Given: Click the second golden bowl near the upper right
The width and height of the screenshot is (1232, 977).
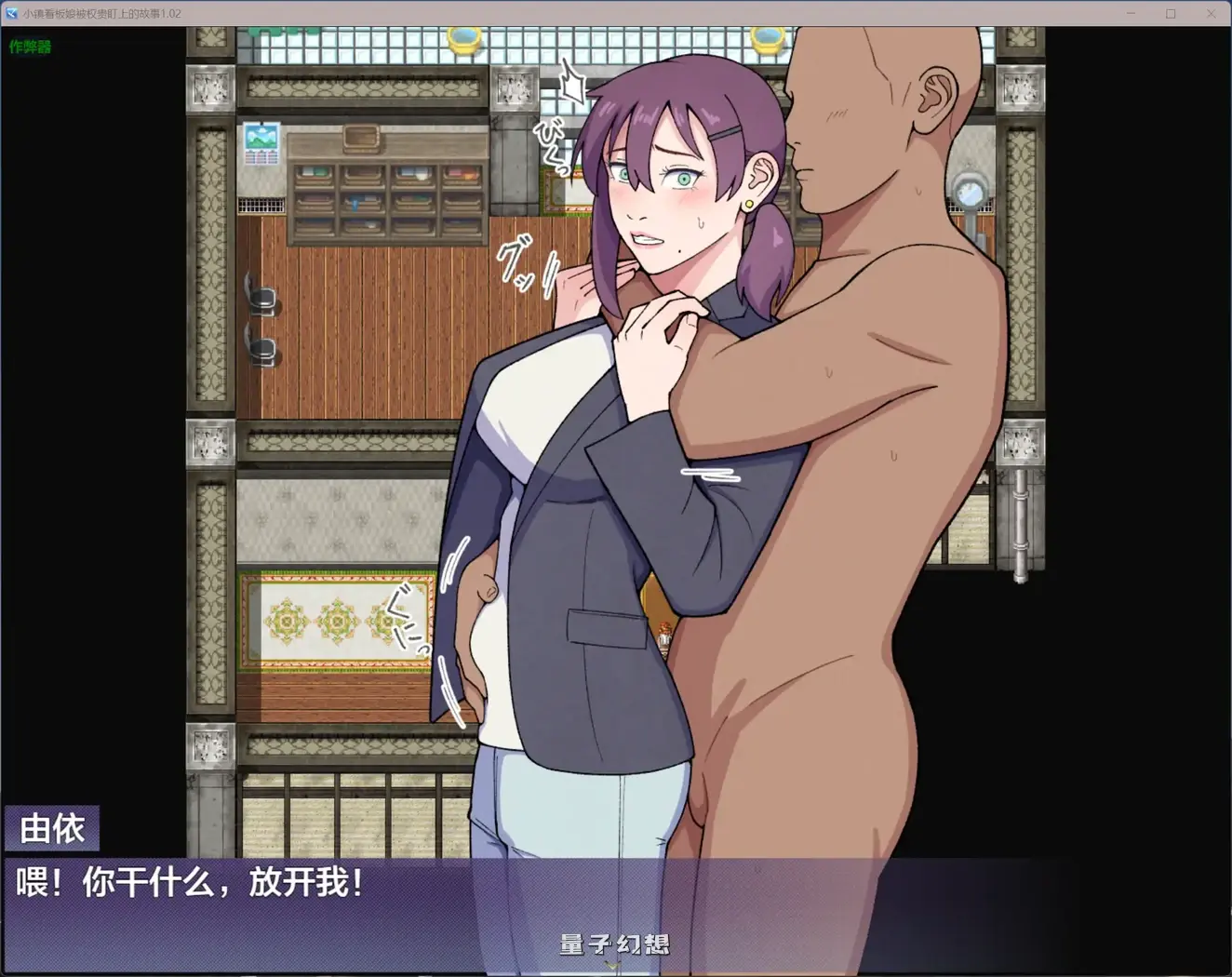Looking at the screenshot, I should (x=769, y=41).
